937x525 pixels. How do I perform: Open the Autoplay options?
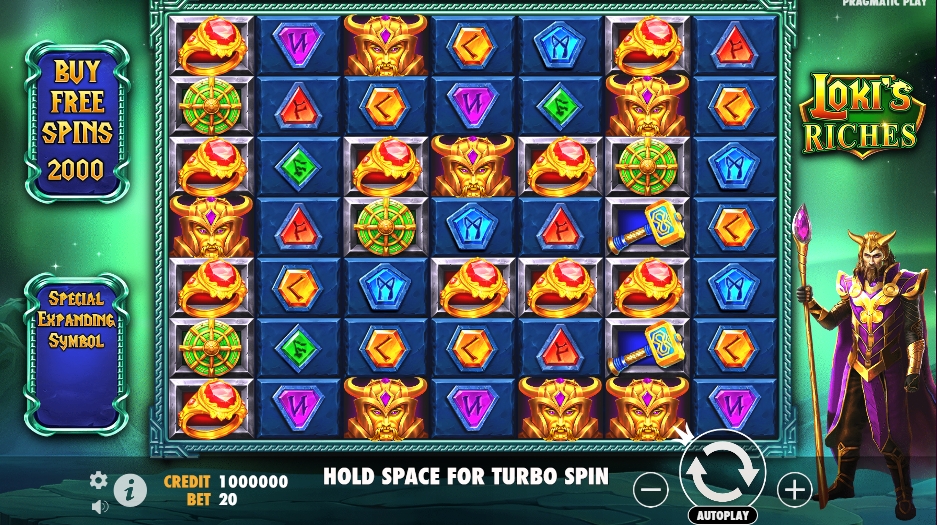(722, 515)
